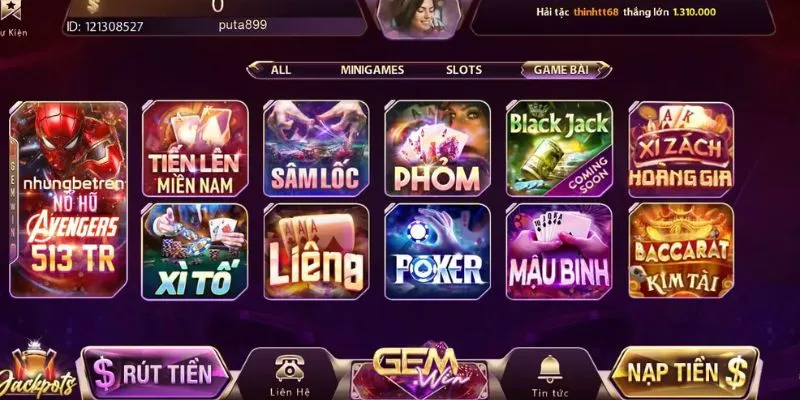The height and width of the screenshot is (400, 800).
Task: Select the Black Jack game tile
Action: [558, 149]
